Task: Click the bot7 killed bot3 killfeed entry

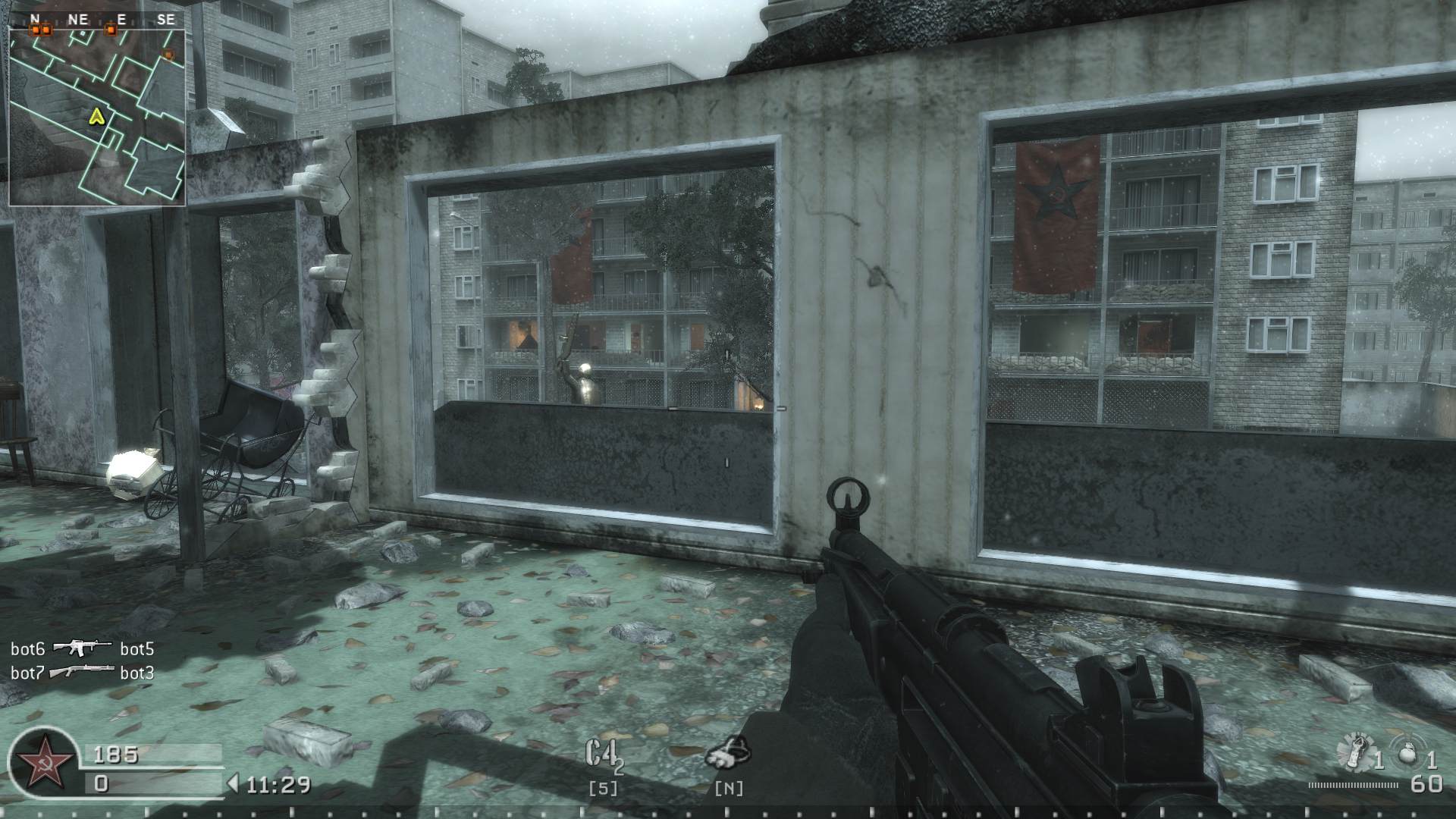Action: 82,673
